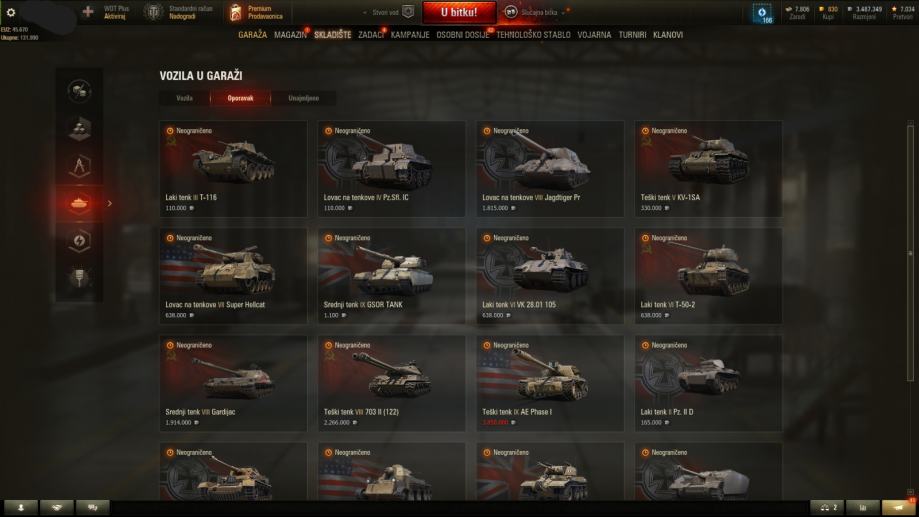
Task: Open the VOJARNA barracks
Action: point(594,35)
